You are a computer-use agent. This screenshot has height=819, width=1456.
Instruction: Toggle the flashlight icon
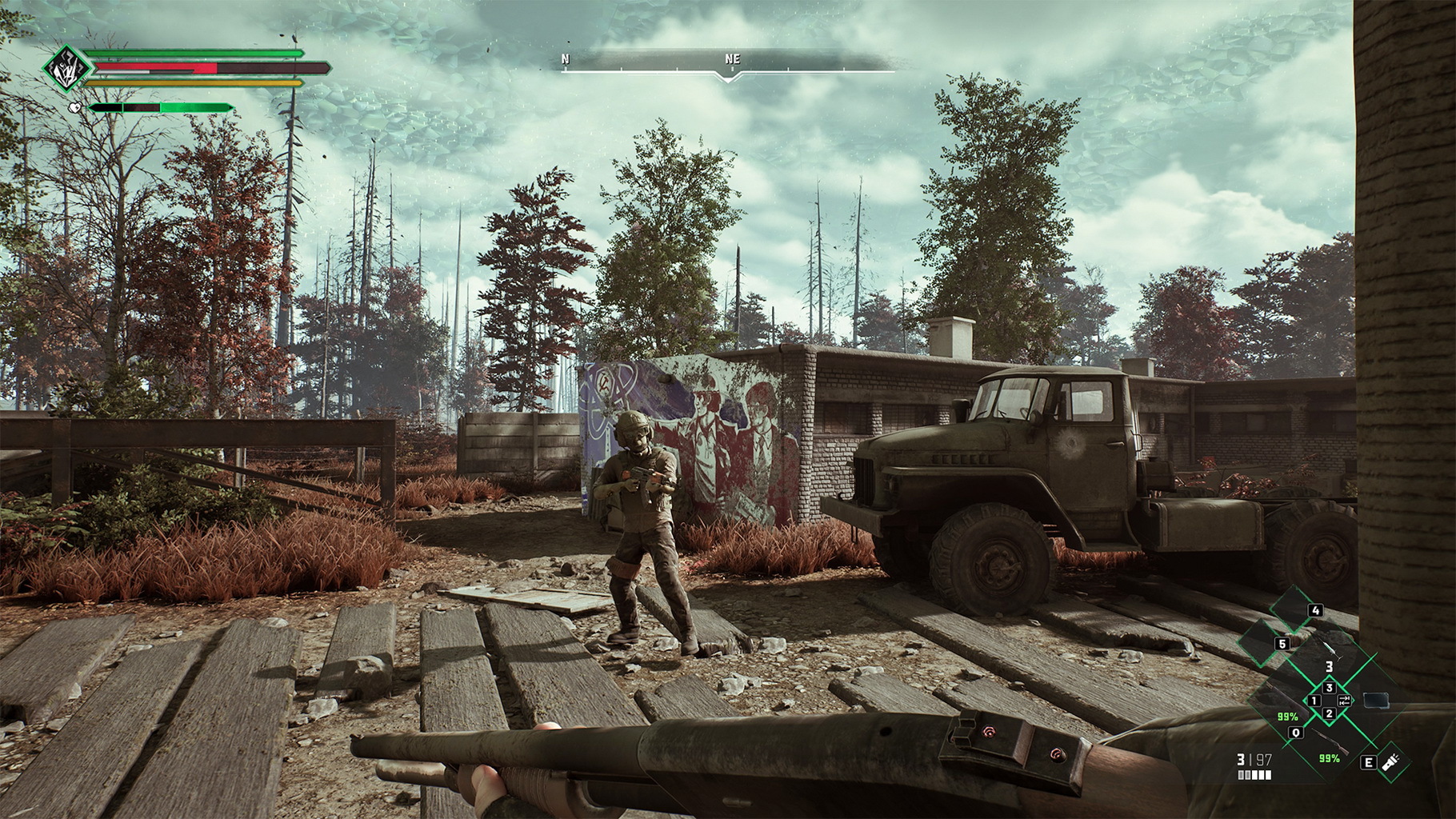point(1392,761)
